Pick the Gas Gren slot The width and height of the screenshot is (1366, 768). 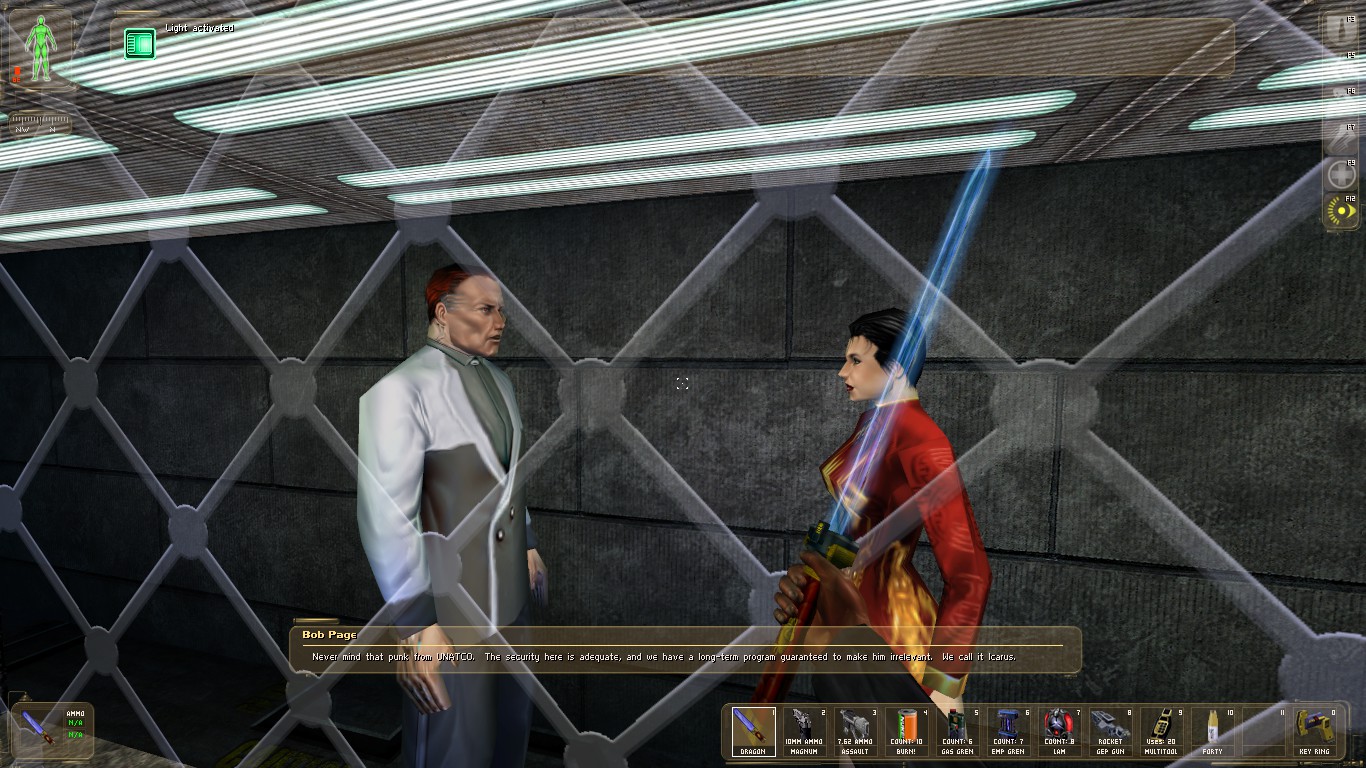(x=957, y=730)
